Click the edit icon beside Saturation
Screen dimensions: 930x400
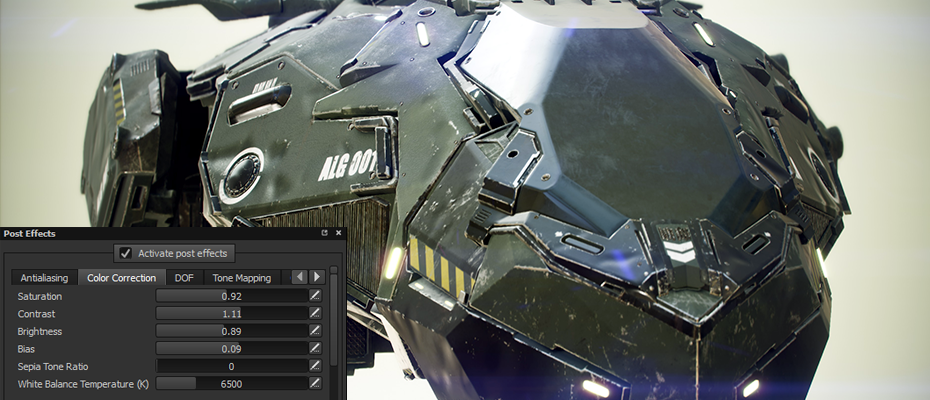coord(315,296)
